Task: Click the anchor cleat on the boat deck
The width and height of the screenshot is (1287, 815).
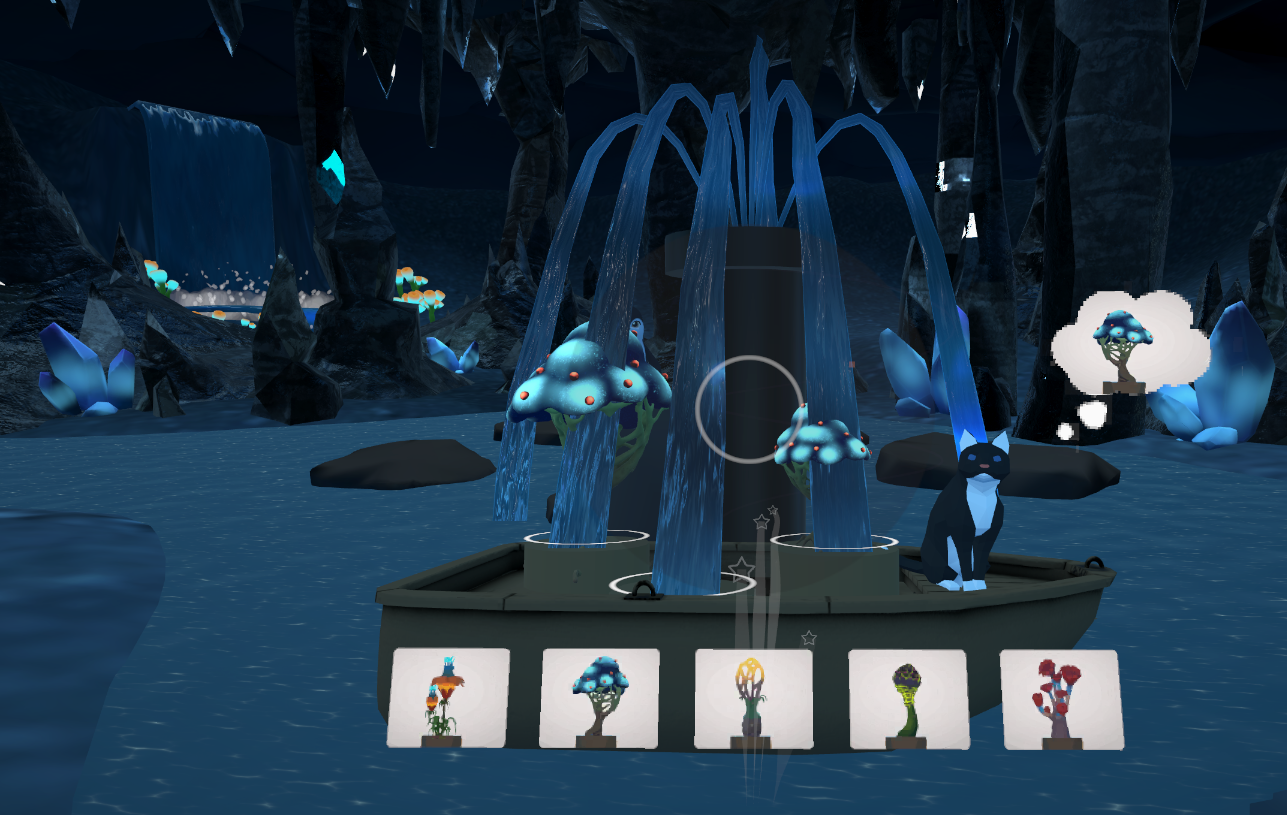Action: (643, 590)
